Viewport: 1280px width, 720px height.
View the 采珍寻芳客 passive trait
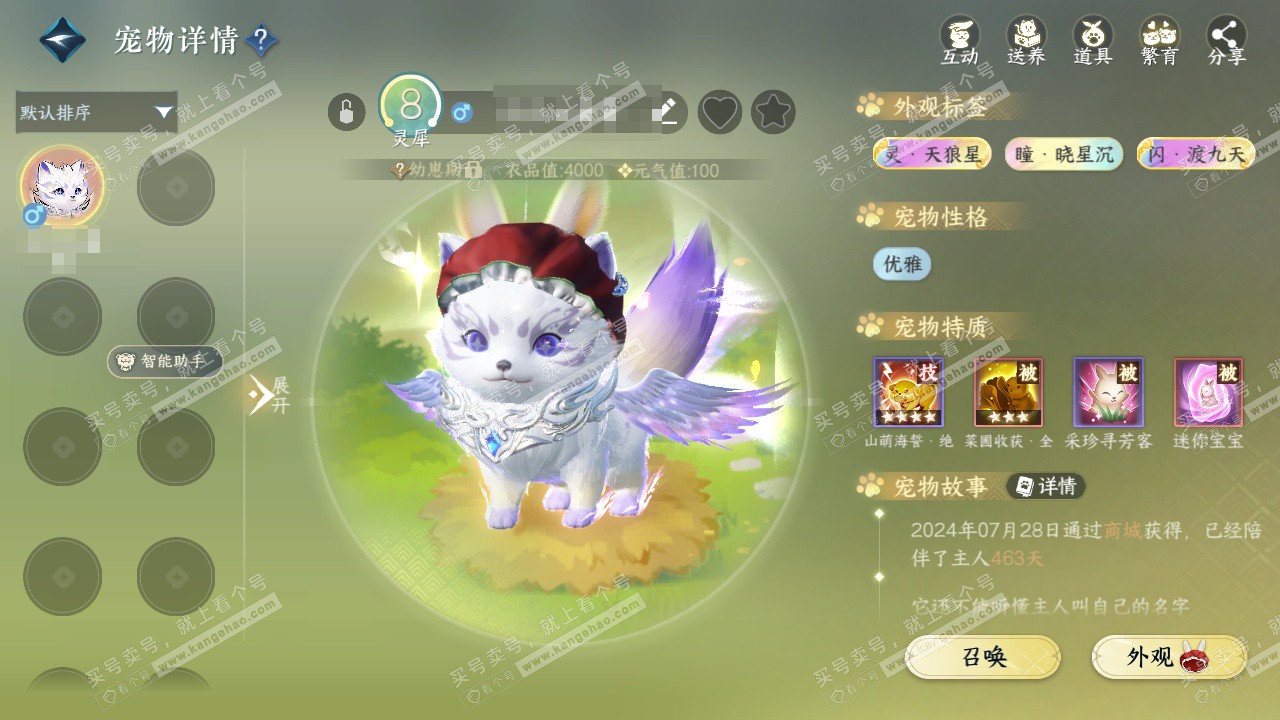pos(1108,392)
